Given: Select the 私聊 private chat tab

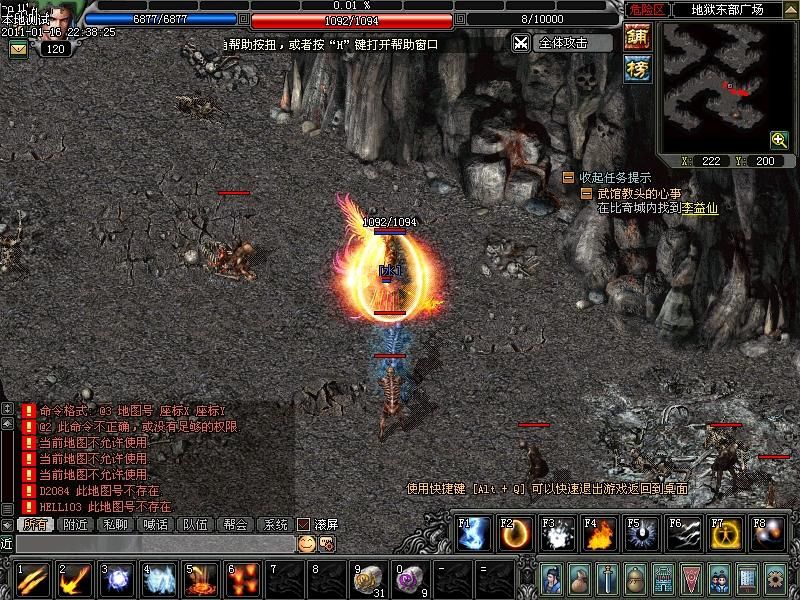Looking at the screenshot, I should [115, 524].
